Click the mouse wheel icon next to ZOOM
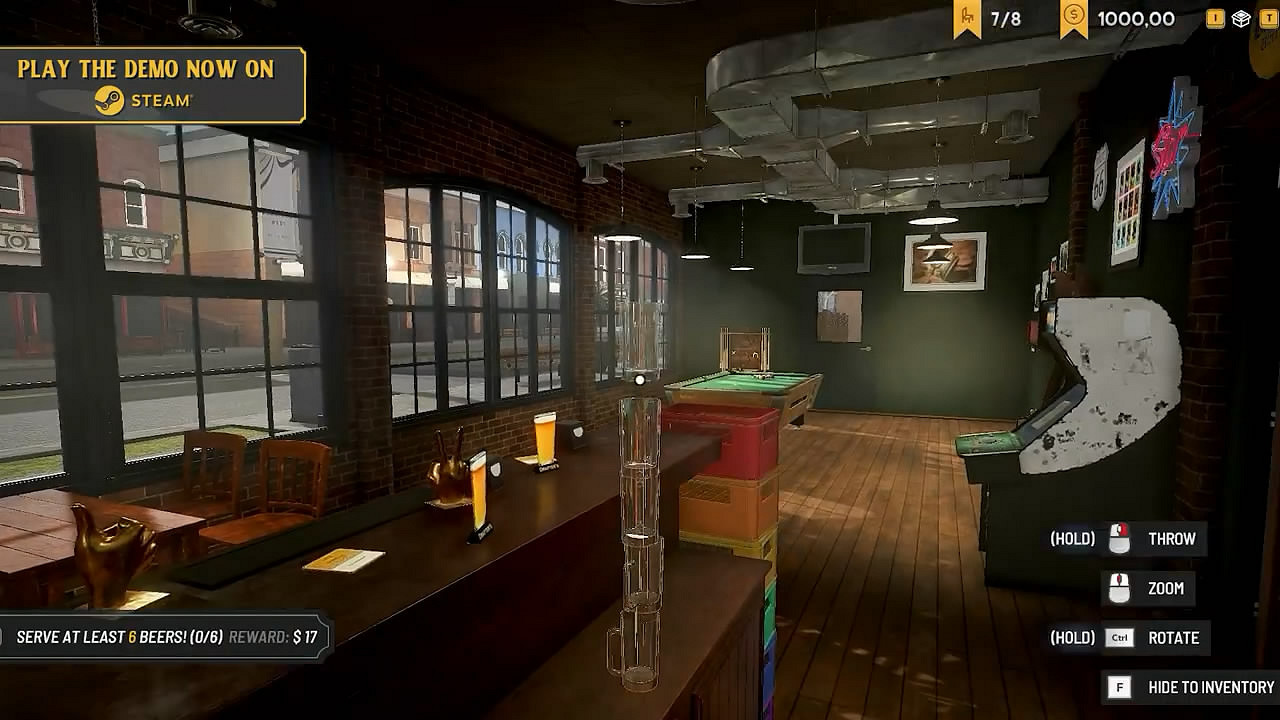The width and height of the screenshot is (1280, 720). pyautogui.click(x=1120, y=589)
